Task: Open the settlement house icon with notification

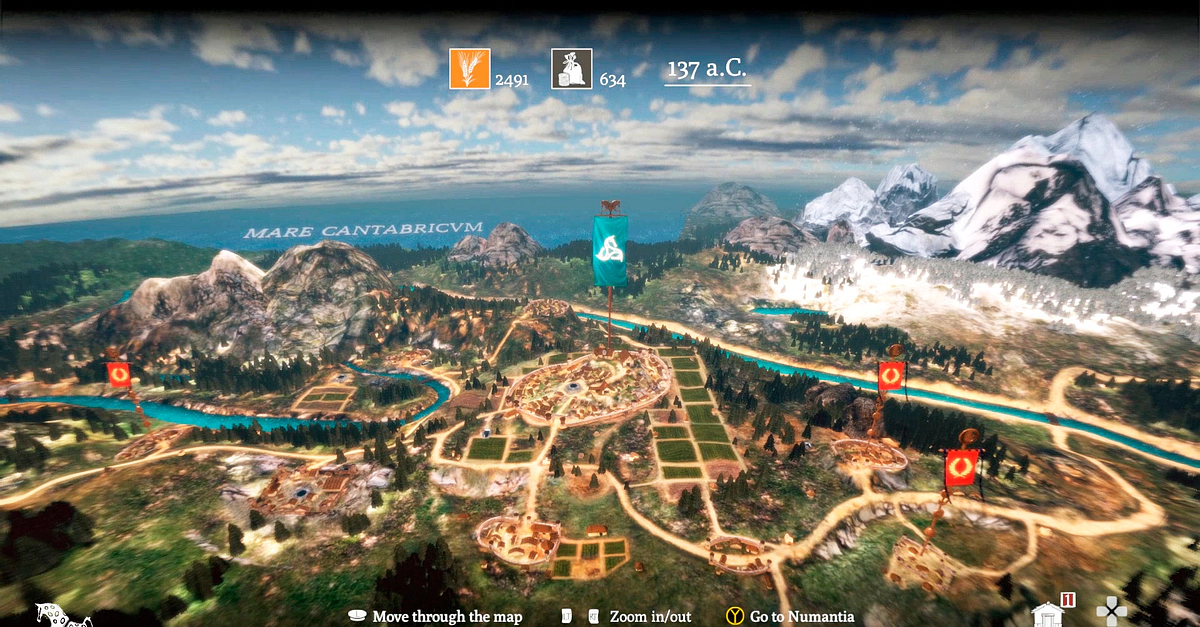Action: tap(1049, 612)
